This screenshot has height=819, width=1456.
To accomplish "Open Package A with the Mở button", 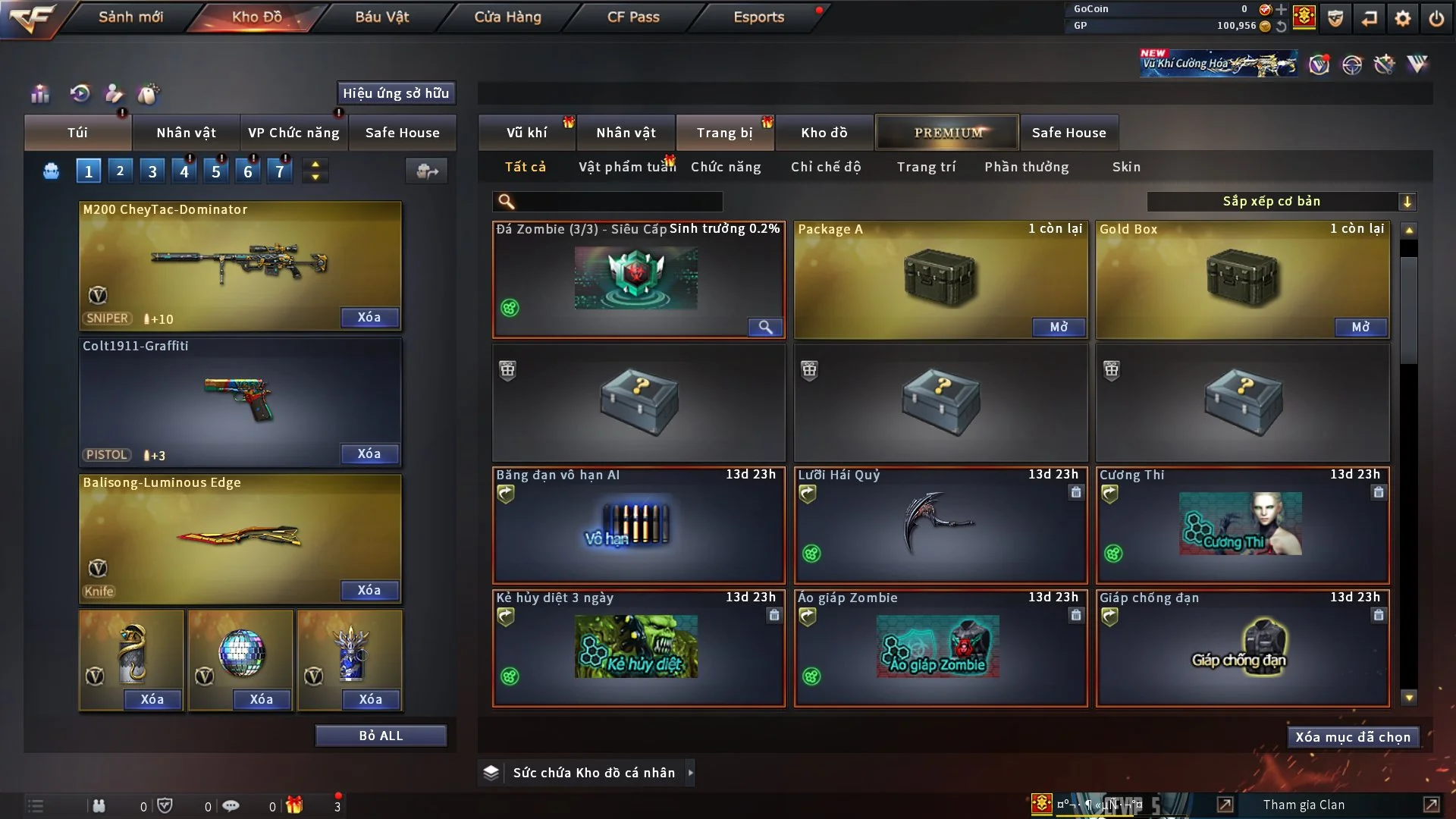I will (1059, 327).
